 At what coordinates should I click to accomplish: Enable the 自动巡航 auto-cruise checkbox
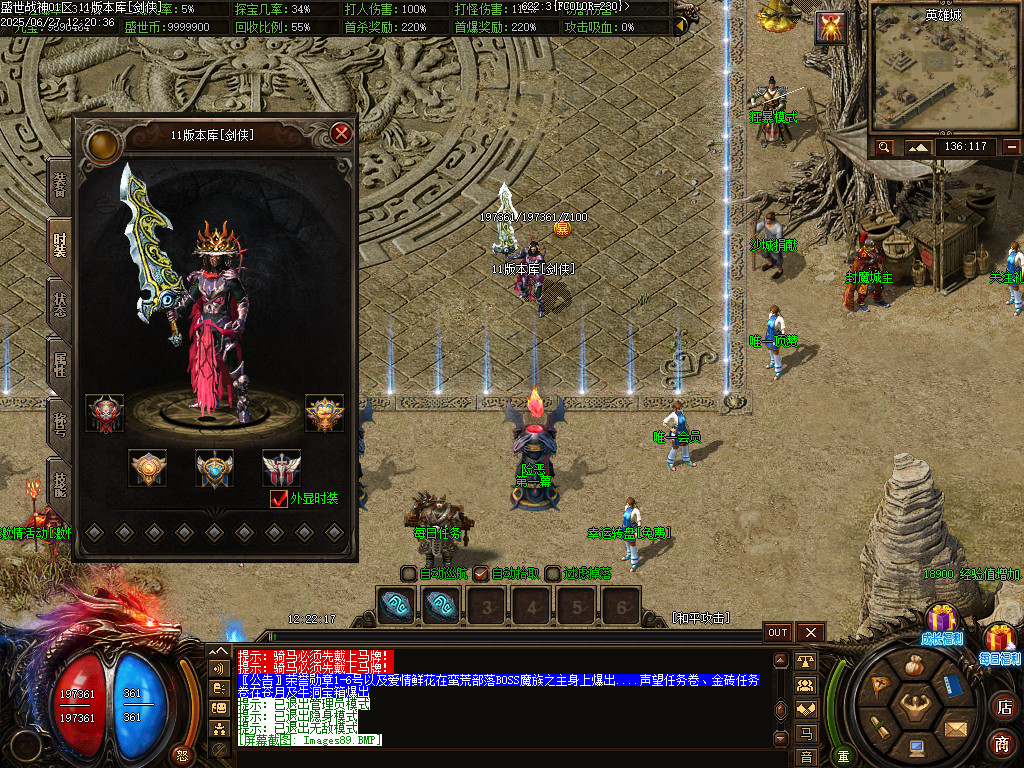pos(408,574)
